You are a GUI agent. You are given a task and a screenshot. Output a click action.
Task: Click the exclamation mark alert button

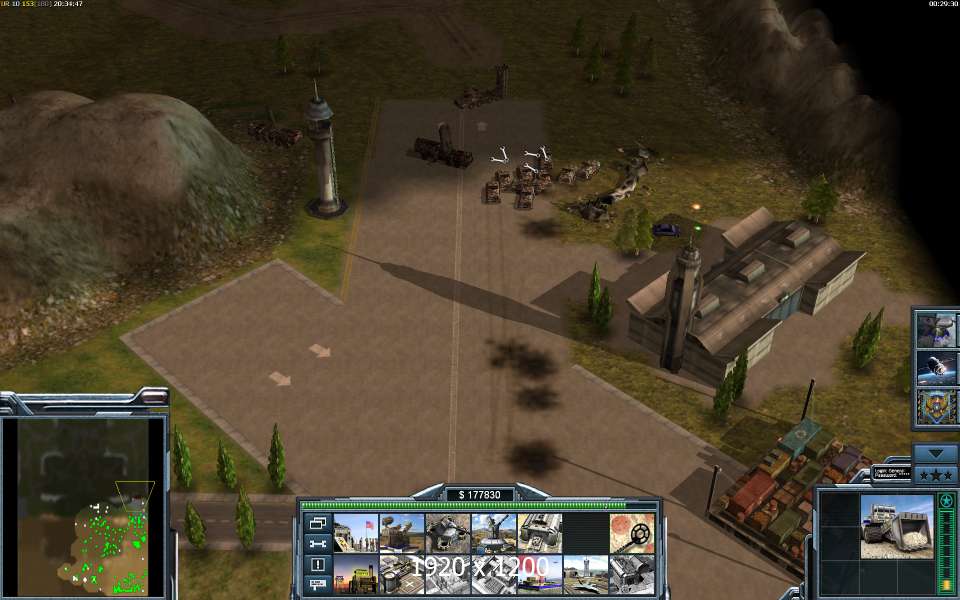[318, 564]
